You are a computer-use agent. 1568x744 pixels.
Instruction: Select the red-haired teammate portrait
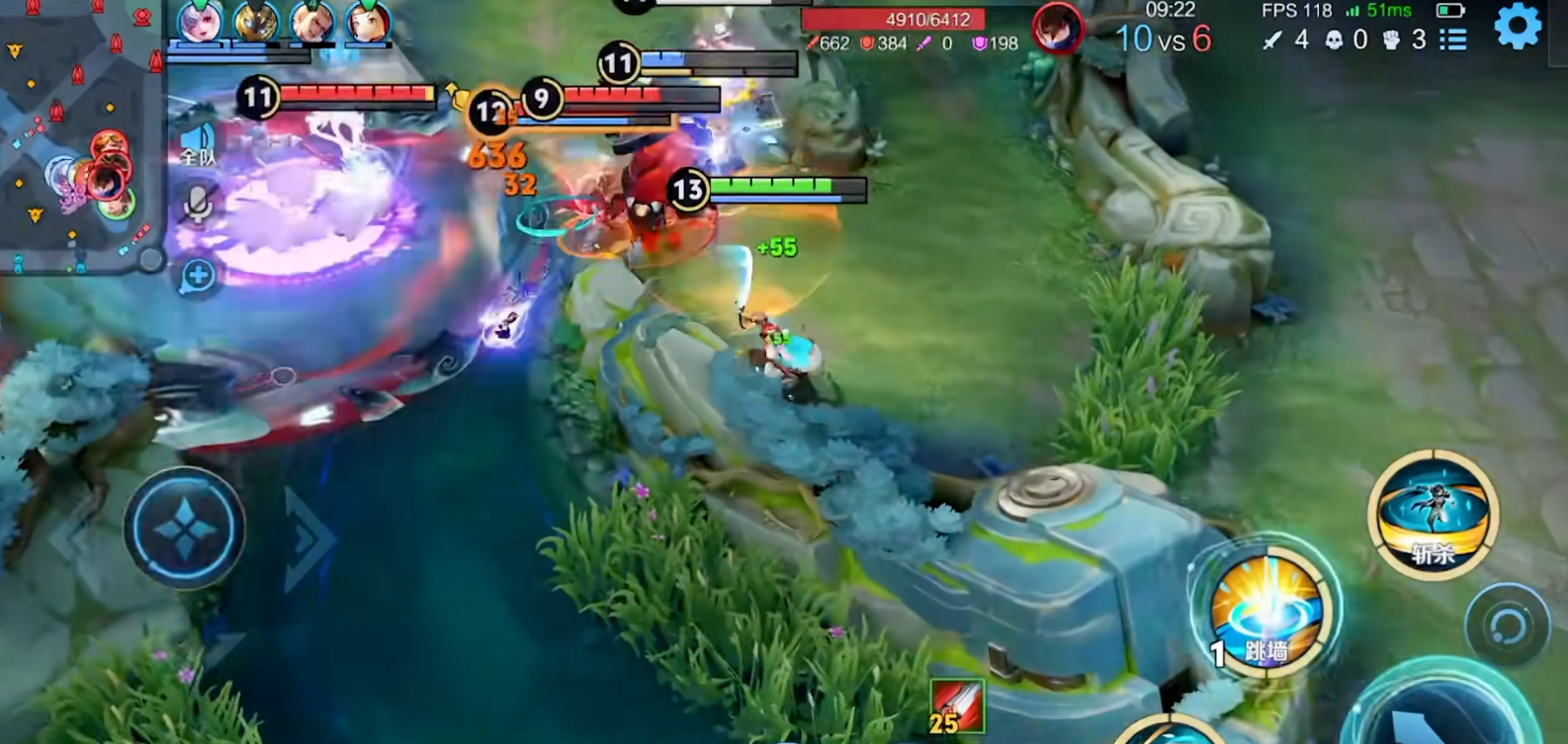click(367, 22)
